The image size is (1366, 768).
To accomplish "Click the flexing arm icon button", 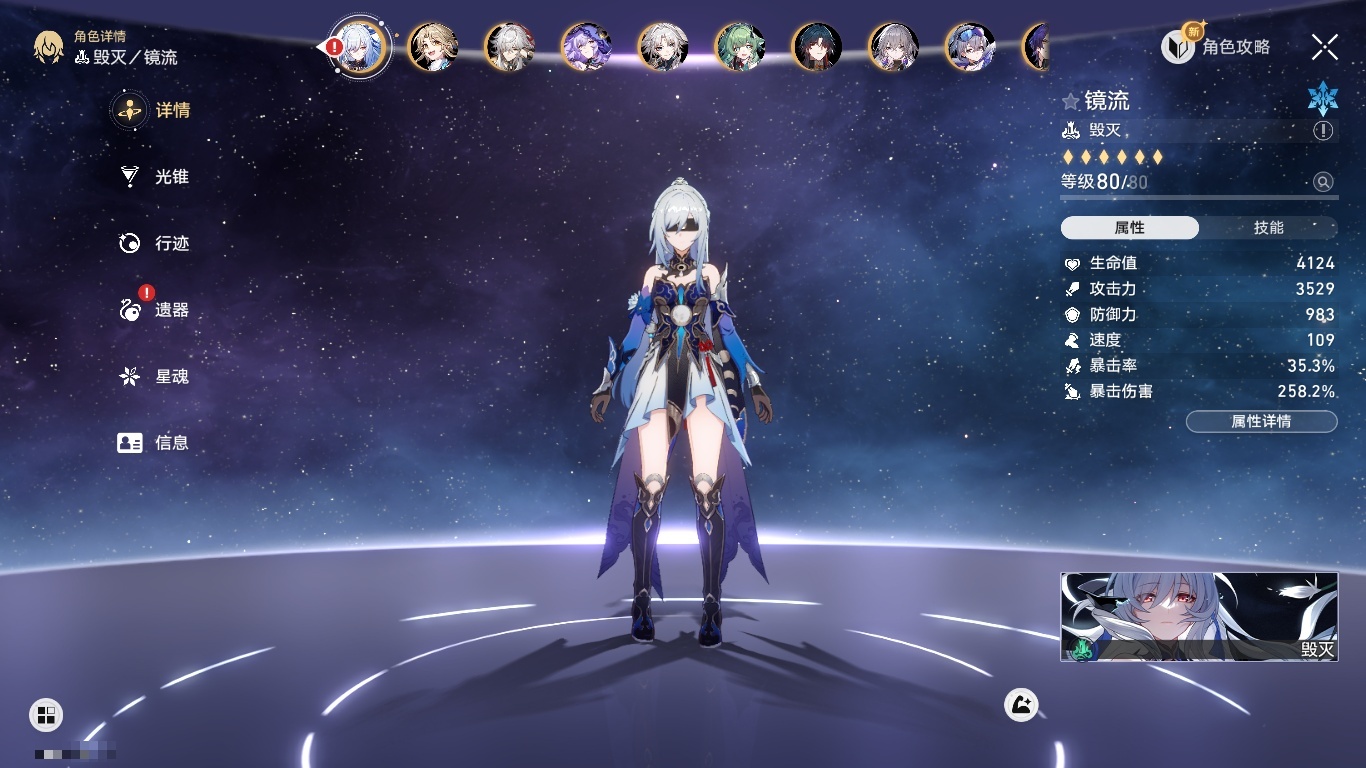I will 1021,705.
